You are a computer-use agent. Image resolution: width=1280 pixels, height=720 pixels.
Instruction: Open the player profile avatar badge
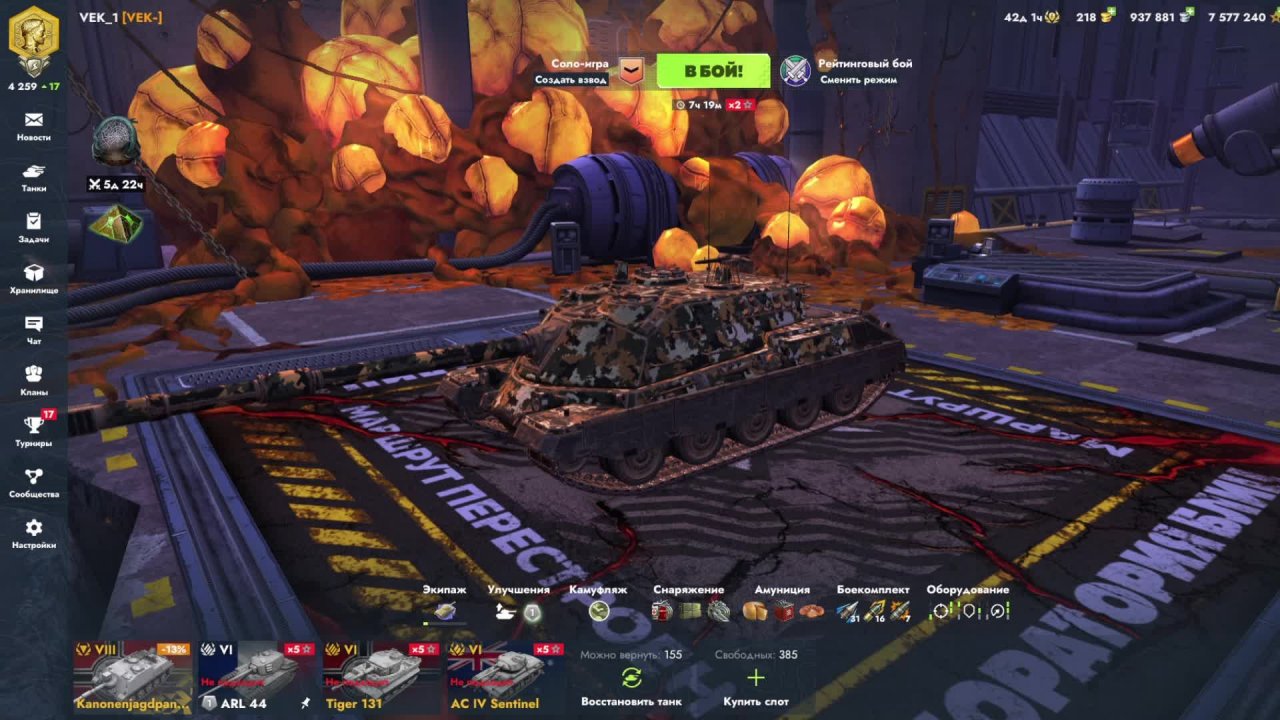point(34,38)
